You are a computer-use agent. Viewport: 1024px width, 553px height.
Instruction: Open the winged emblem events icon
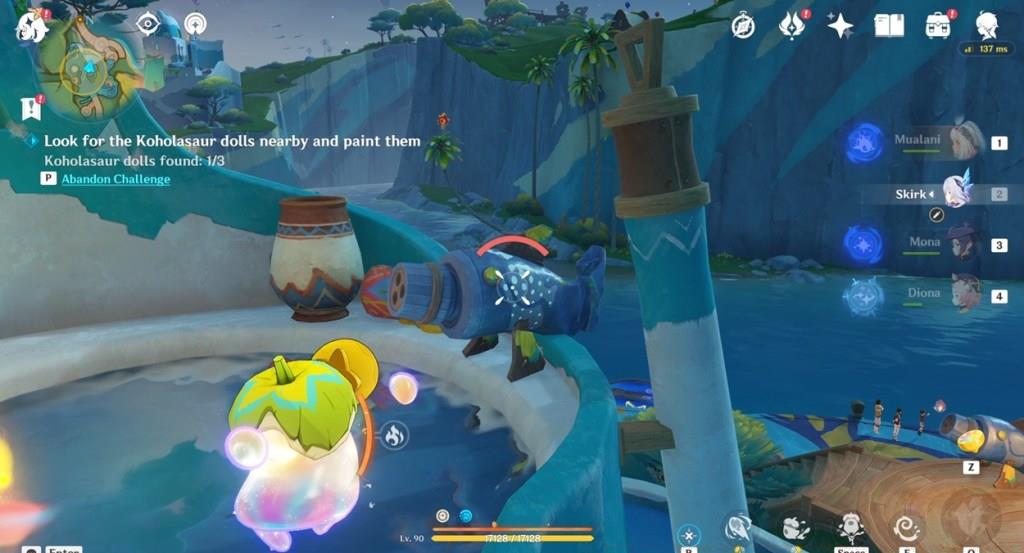click(x=792, y=26)
